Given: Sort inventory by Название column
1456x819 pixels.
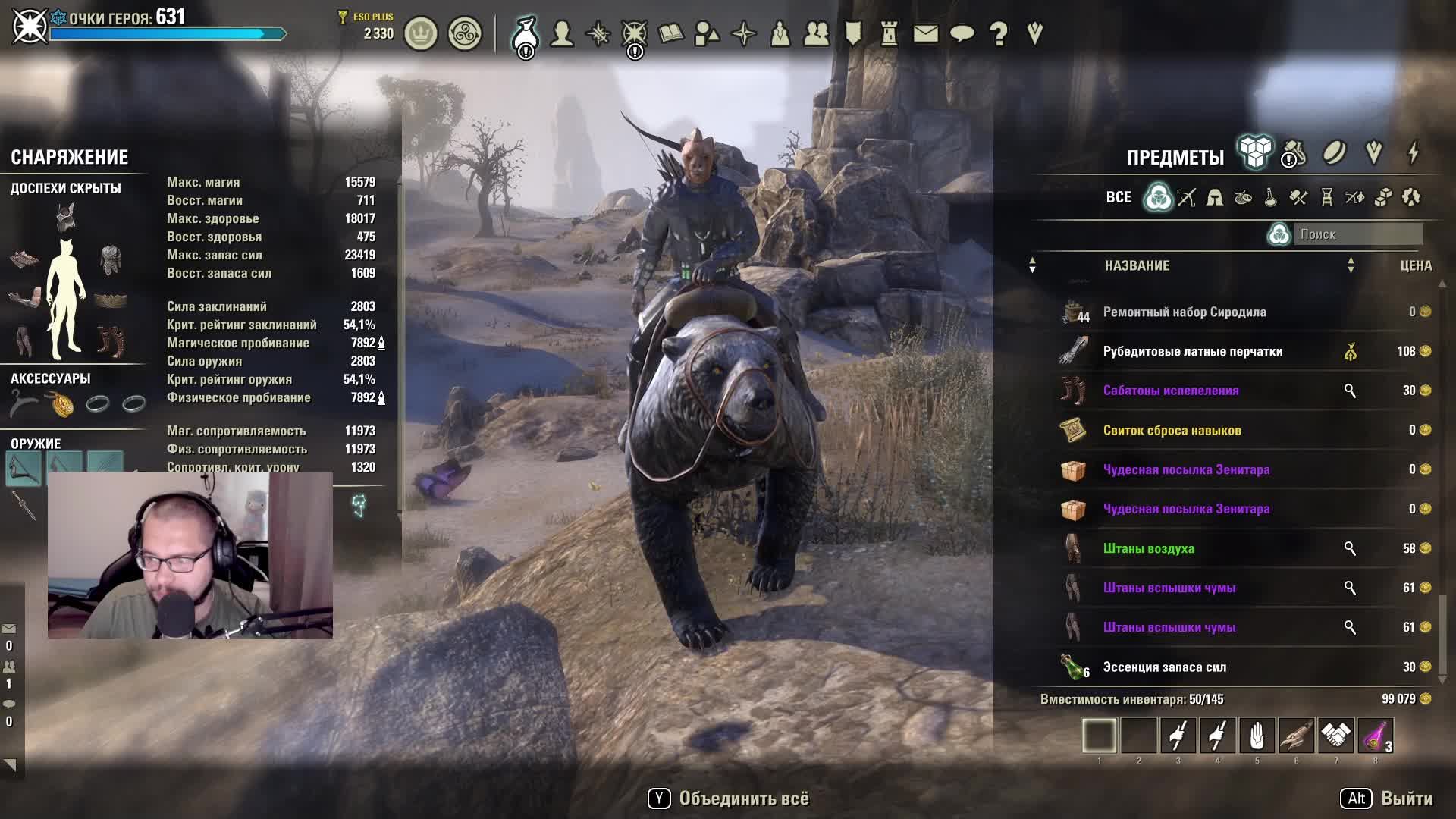Looking at the screenshot, I should [1137, 265].
